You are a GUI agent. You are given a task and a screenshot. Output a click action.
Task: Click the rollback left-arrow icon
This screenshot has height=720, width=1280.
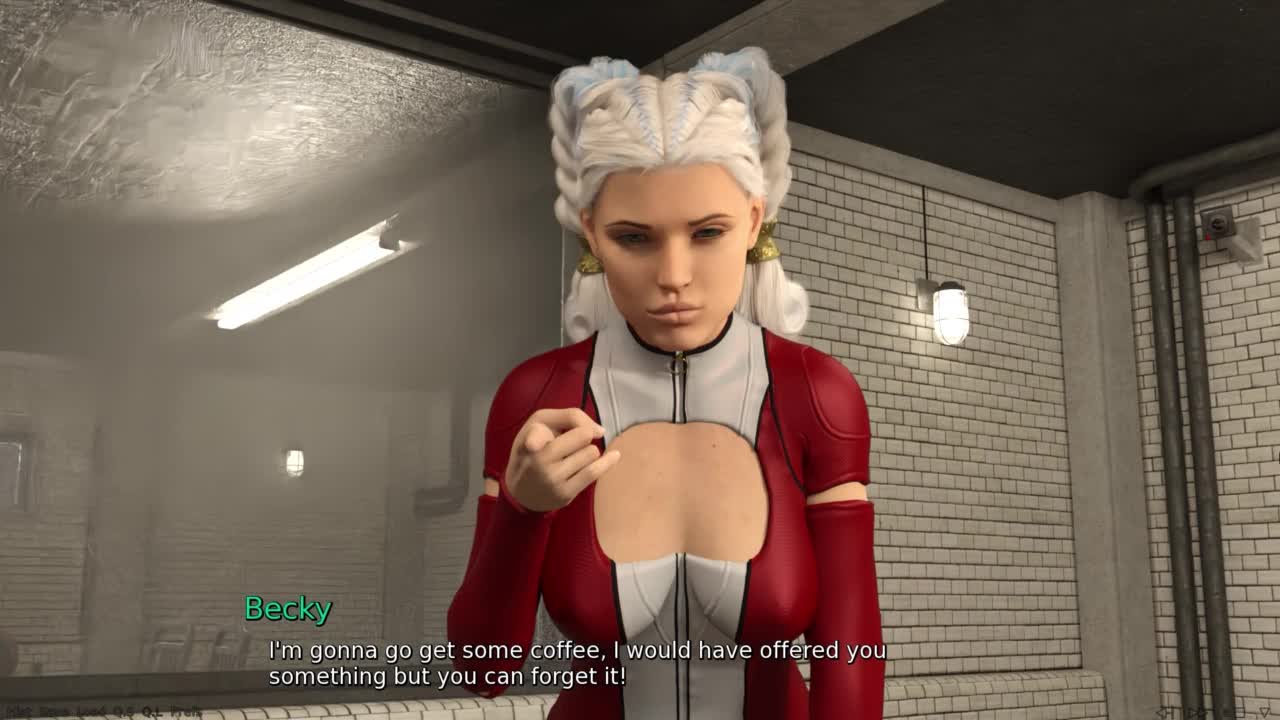point(1164,713)
